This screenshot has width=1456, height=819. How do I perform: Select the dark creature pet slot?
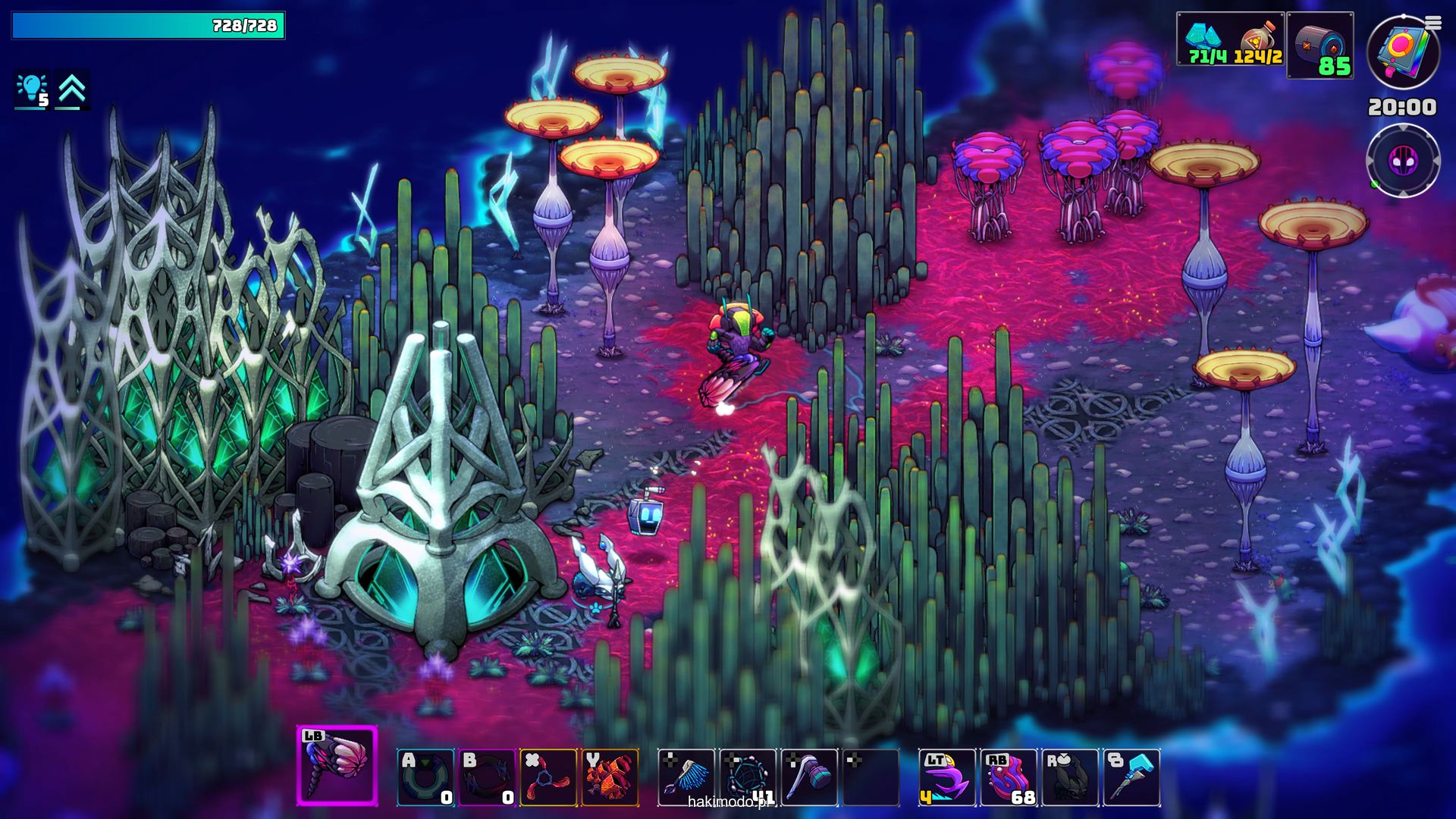[x=1070, y=777]
